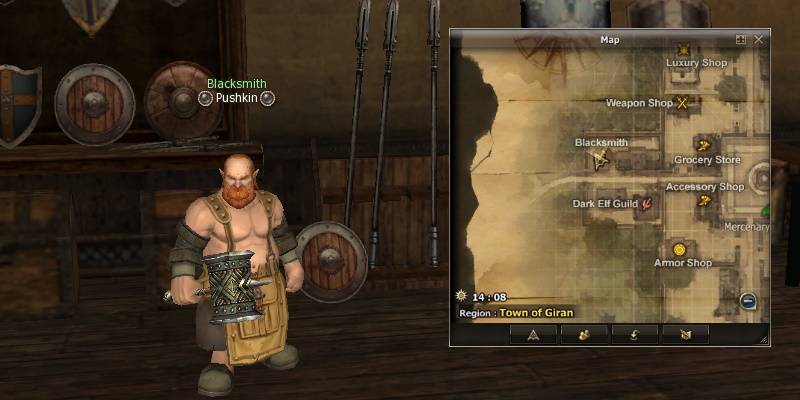Image resolution: width=800 pixels, height=400 pixels.
Task: Choose the Grocery Store map marker
Action: point(703,145)
